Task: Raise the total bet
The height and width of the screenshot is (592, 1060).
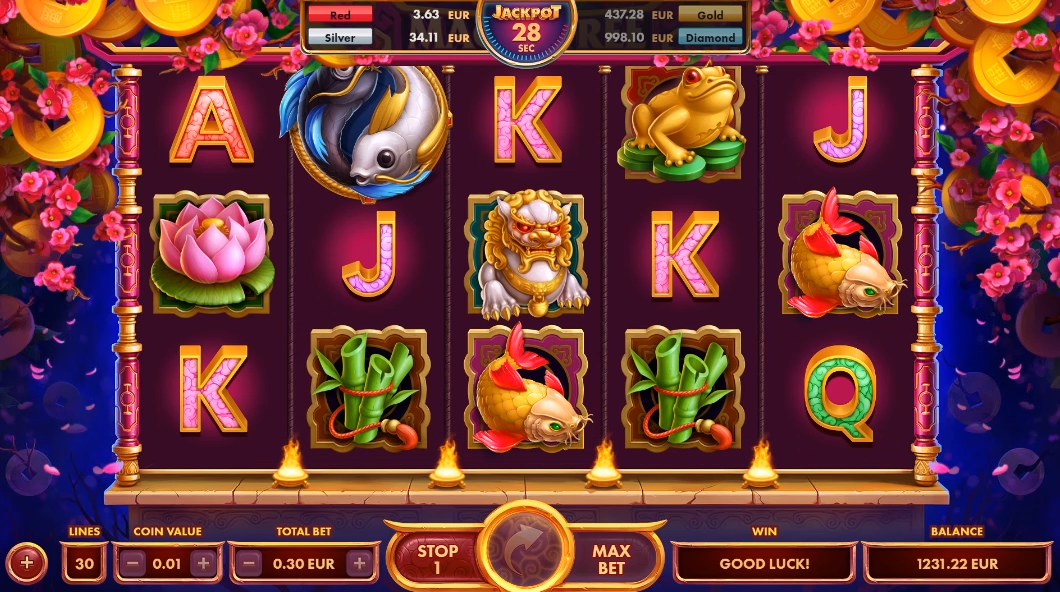Action: point(358,563)
